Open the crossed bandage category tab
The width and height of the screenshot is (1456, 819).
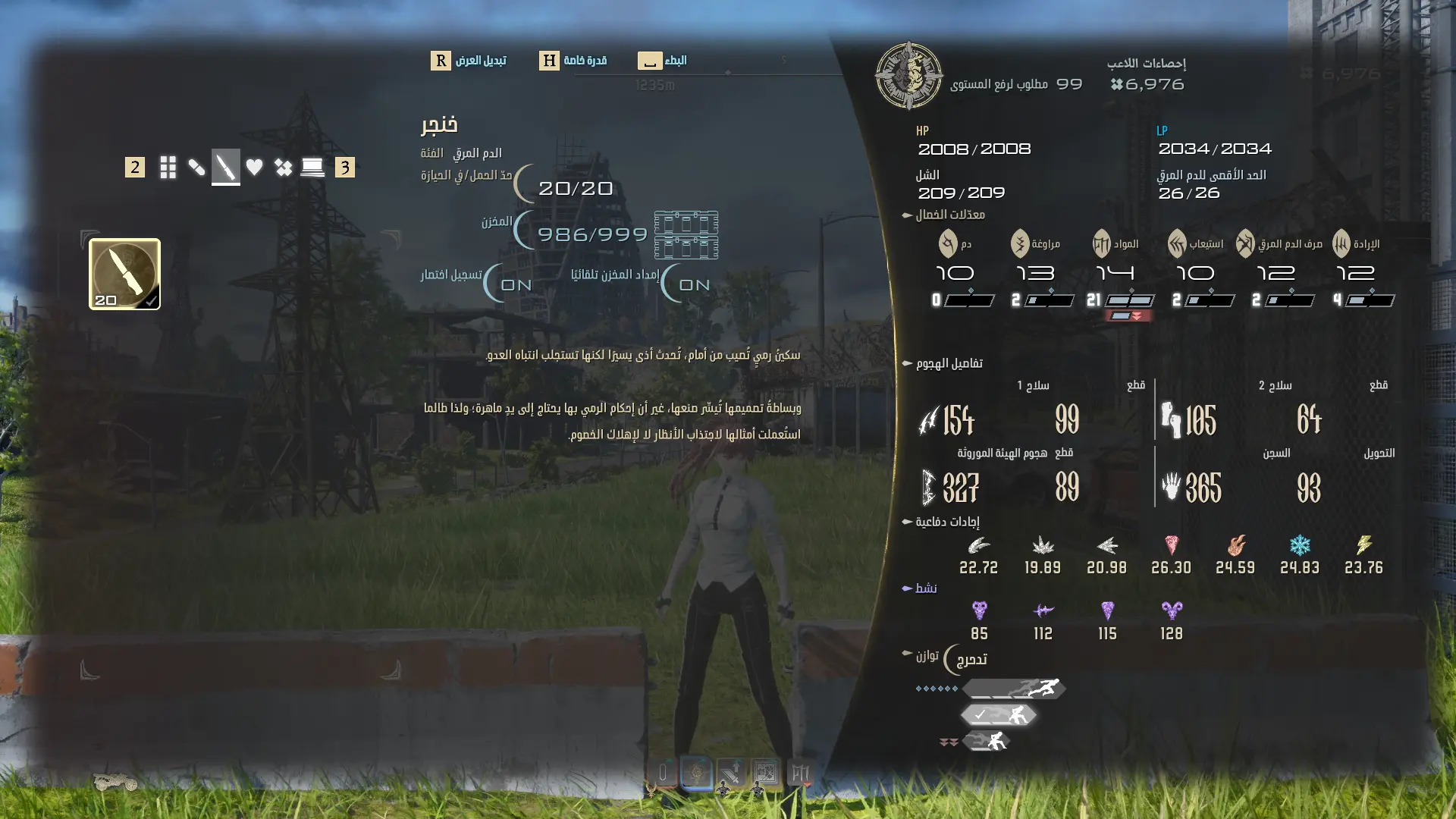point(284,167)
